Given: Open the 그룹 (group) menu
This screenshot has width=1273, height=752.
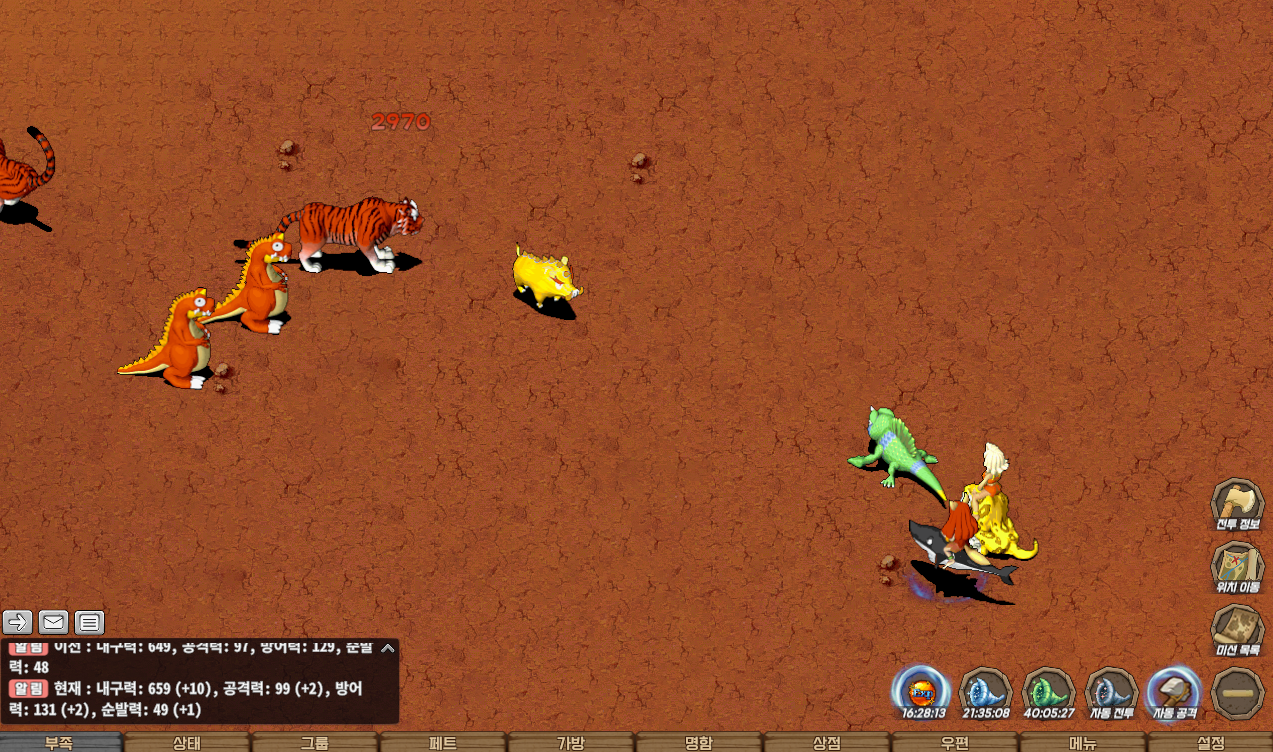Looking at the screenshot, I should click(x=315, y=743).
